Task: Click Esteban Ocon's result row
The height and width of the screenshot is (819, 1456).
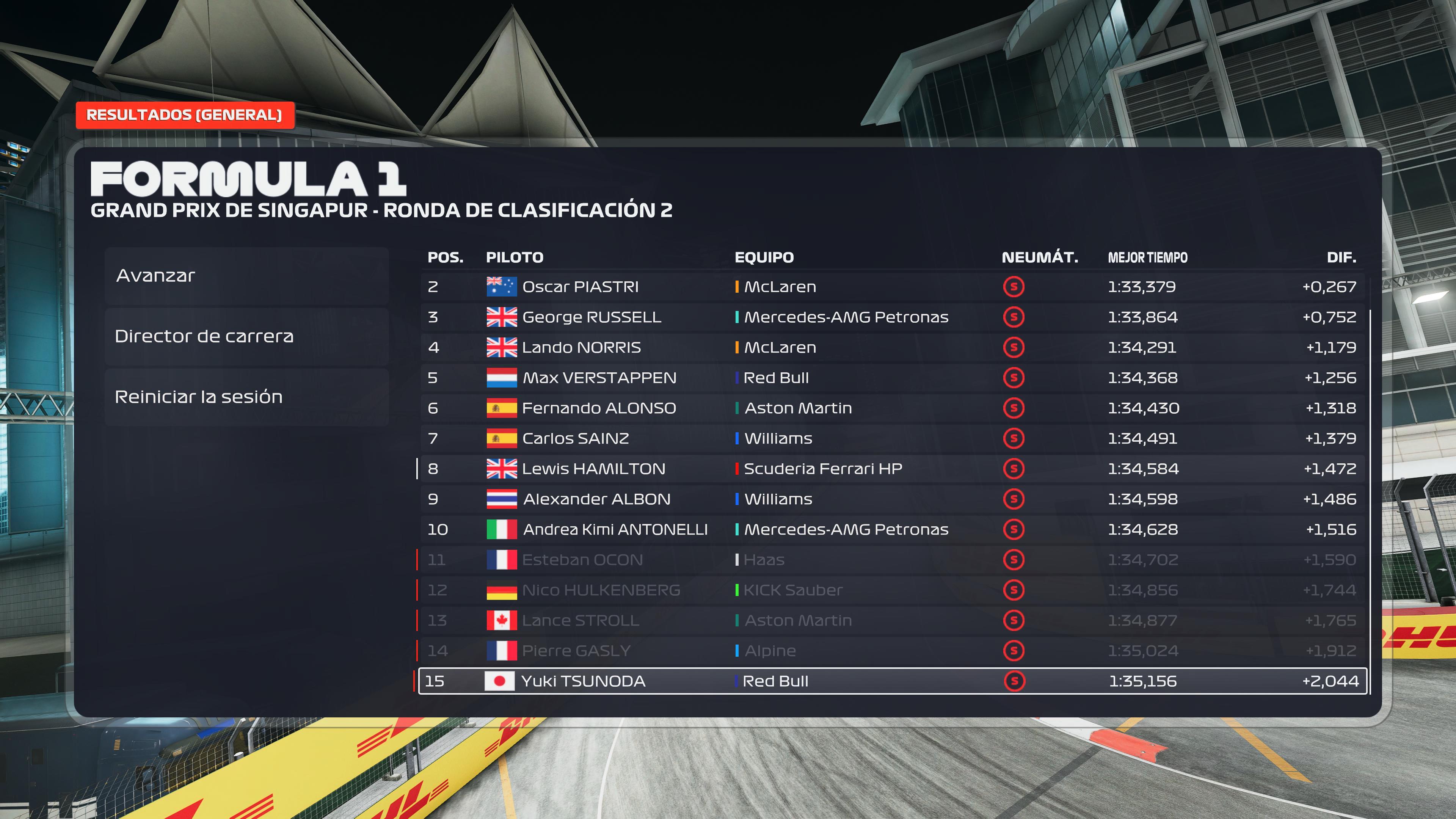Action: pos(892,560)
